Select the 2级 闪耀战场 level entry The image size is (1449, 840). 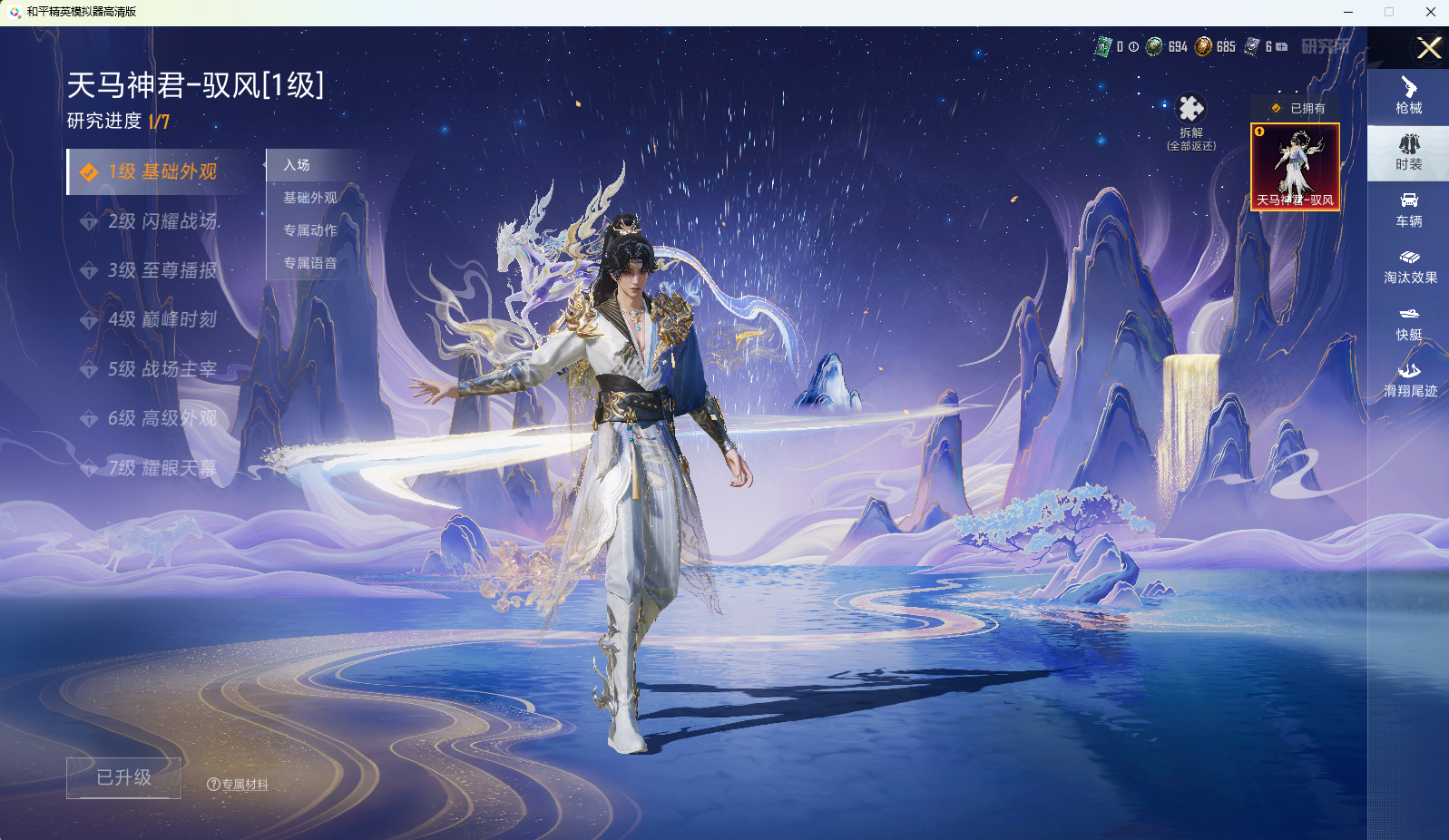(x=162, y=221)
